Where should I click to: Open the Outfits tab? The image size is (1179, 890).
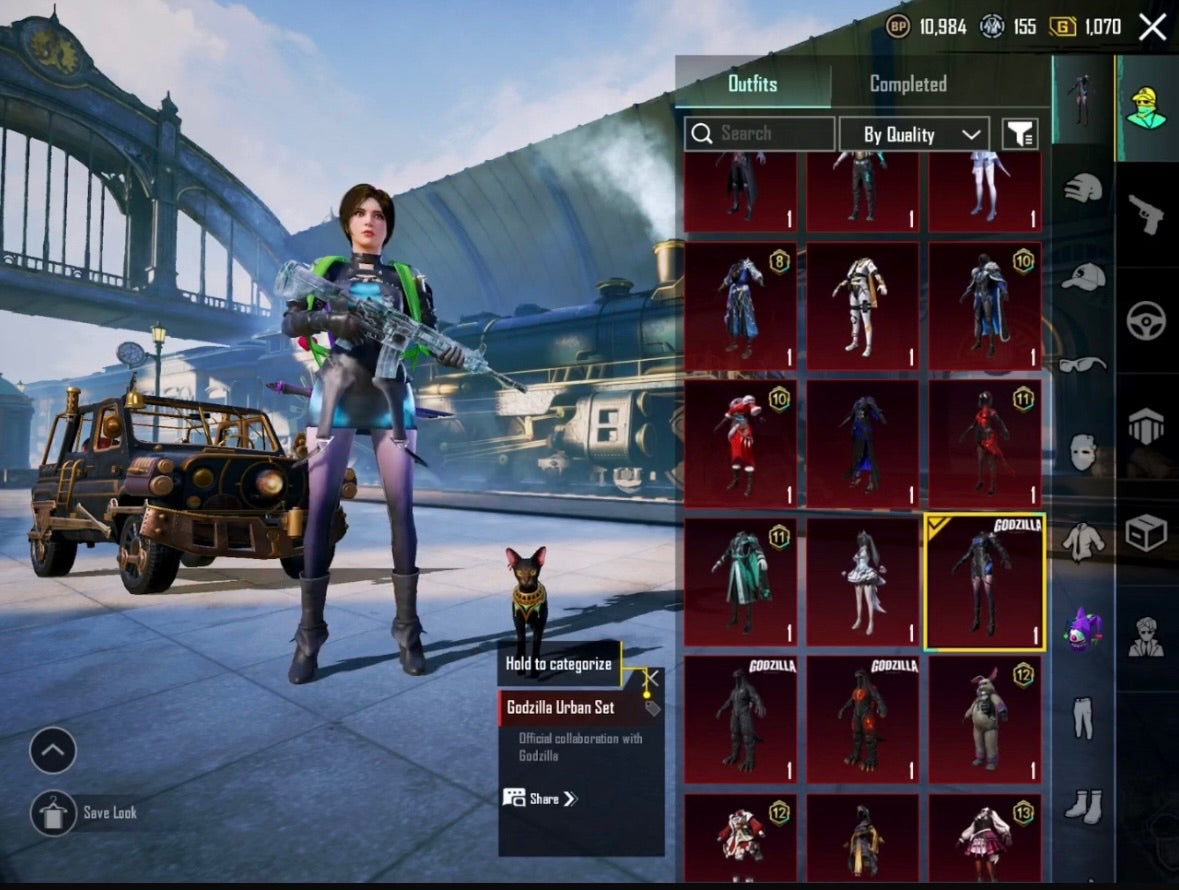pos(752,84)
